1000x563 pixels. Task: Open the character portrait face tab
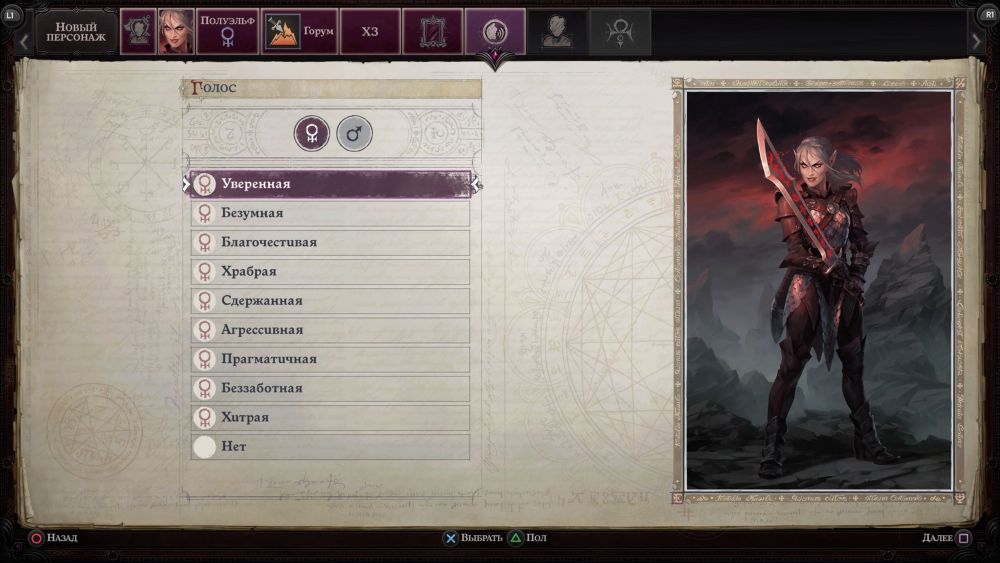click(x=176, y=32)
